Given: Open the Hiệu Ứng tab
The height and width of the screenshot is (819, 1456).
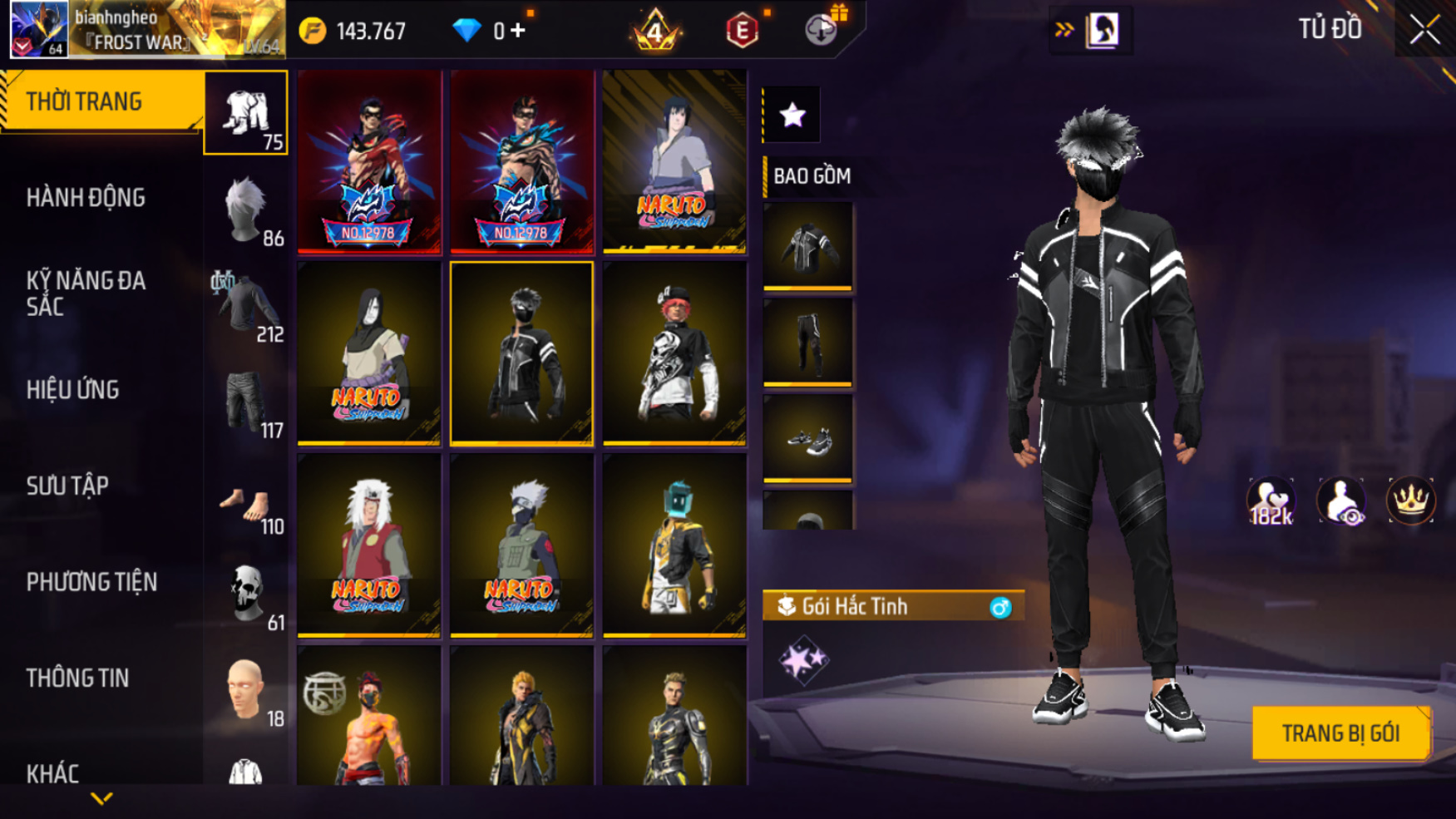Looking at the screenshot, I should point(72,390).
